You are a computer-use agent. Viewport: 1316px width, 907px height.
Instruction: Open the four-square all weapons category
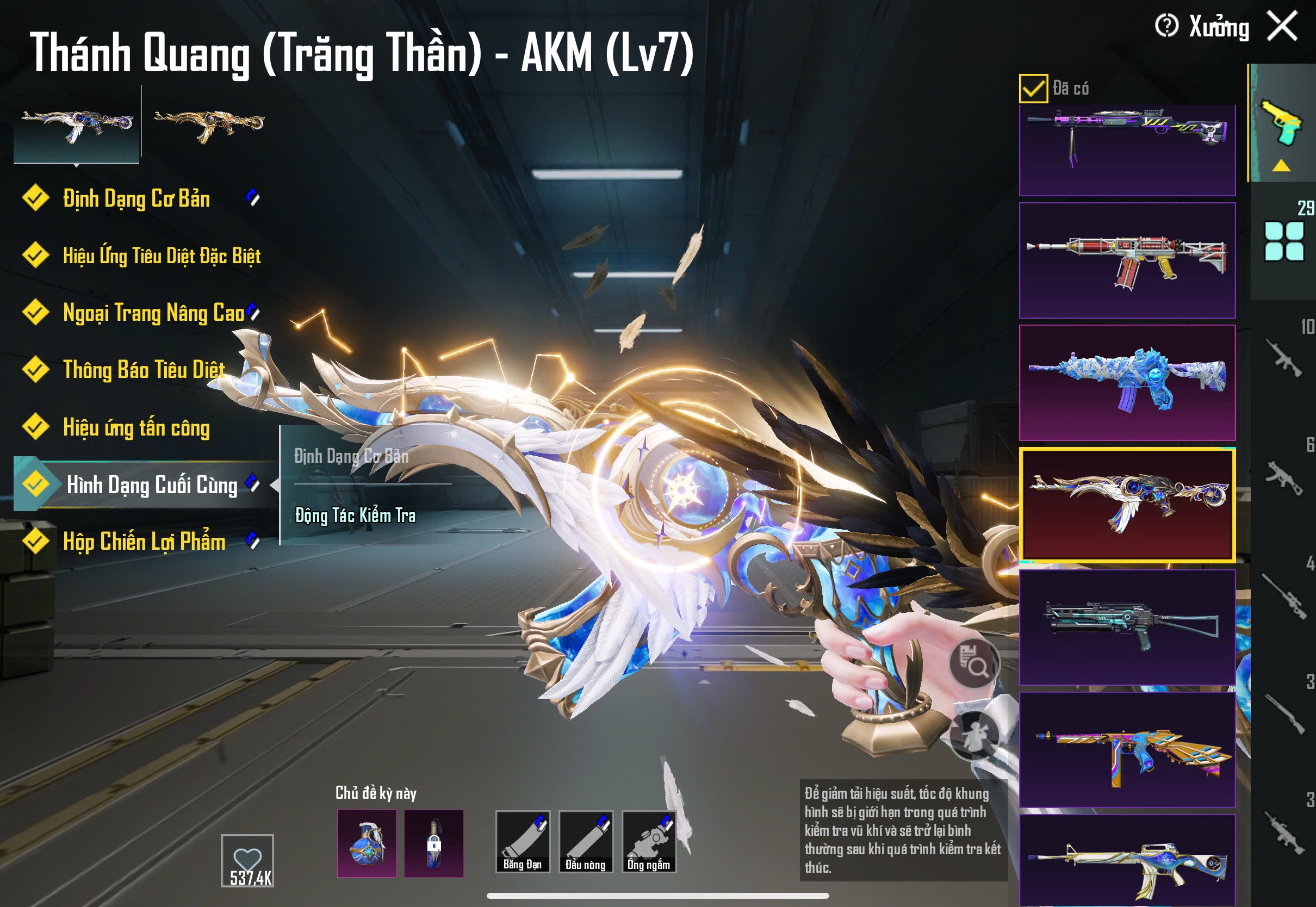(1283, 241)
